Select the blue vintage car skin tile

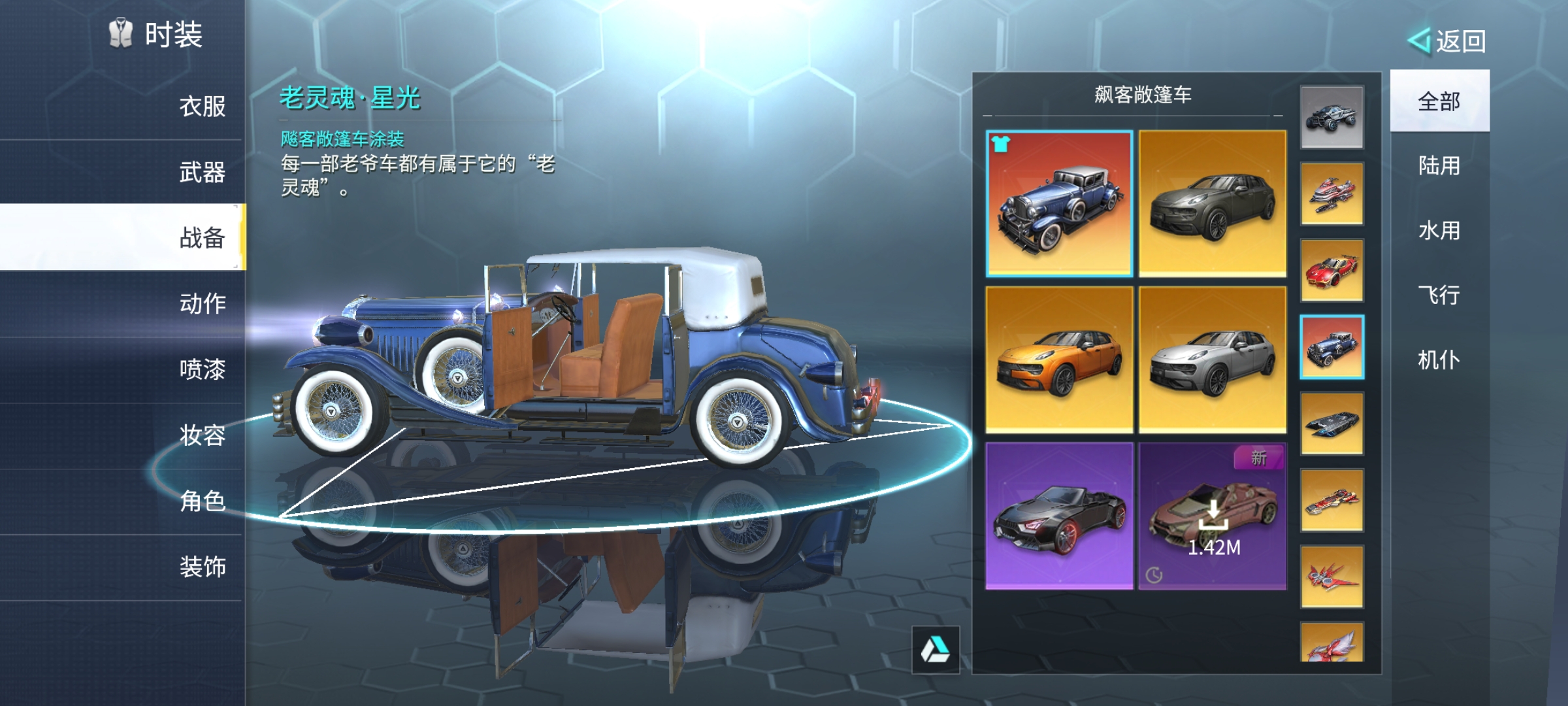click(1059, 203)
